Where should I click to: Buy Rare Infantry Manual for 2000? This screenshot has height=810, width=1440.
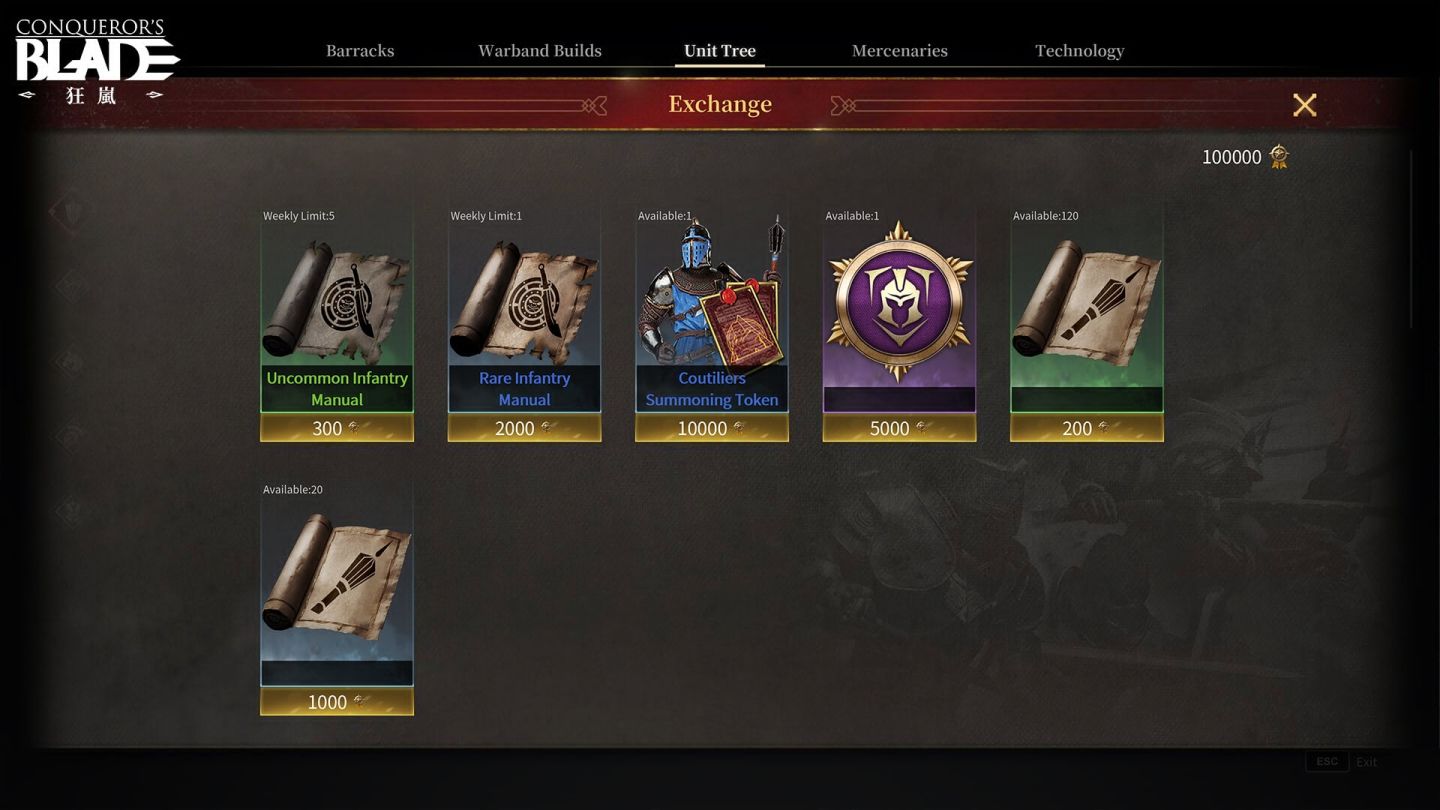524,428
